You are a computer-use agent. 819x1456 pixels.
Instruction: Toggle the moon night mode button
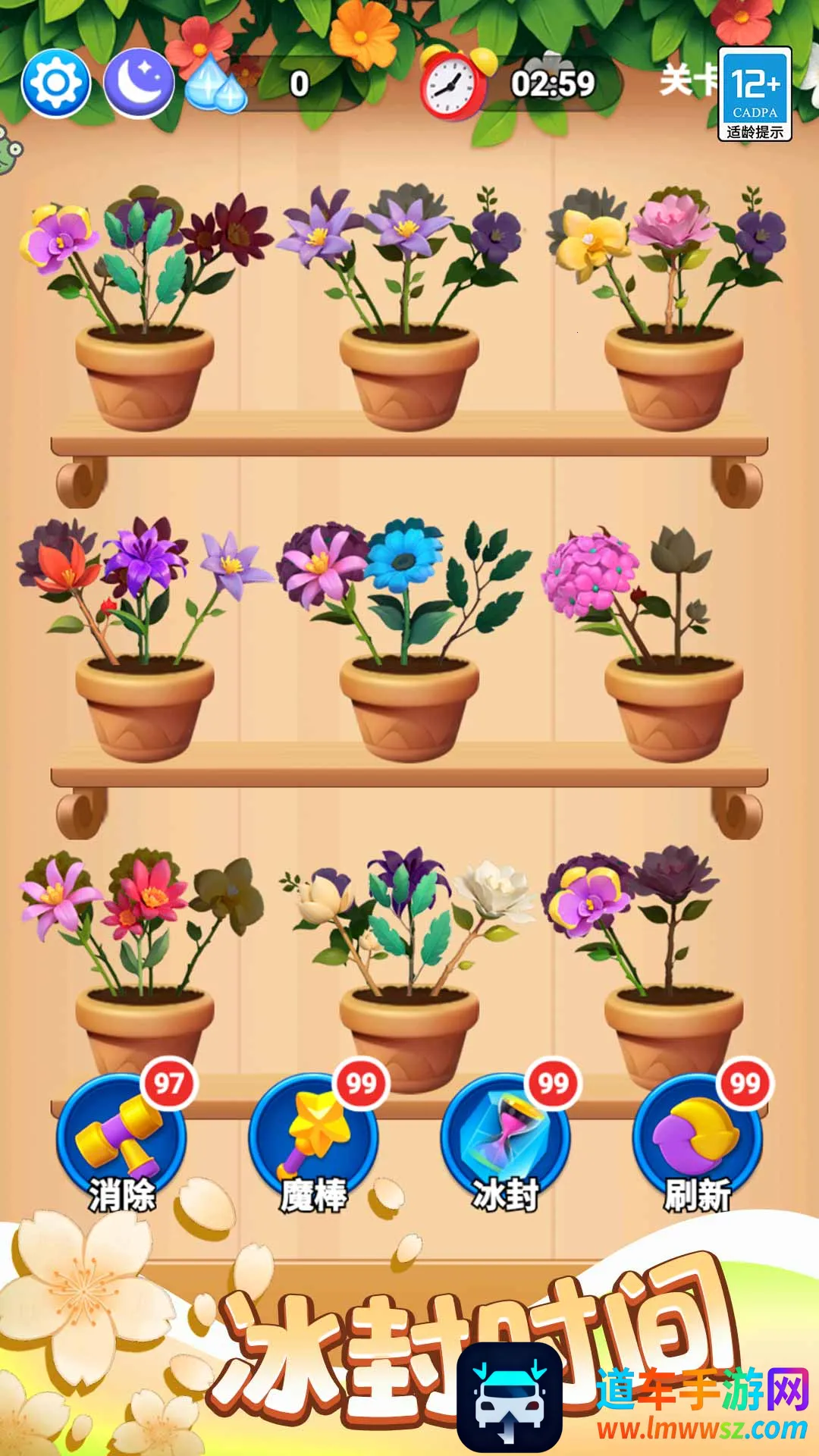click(139, 83)
